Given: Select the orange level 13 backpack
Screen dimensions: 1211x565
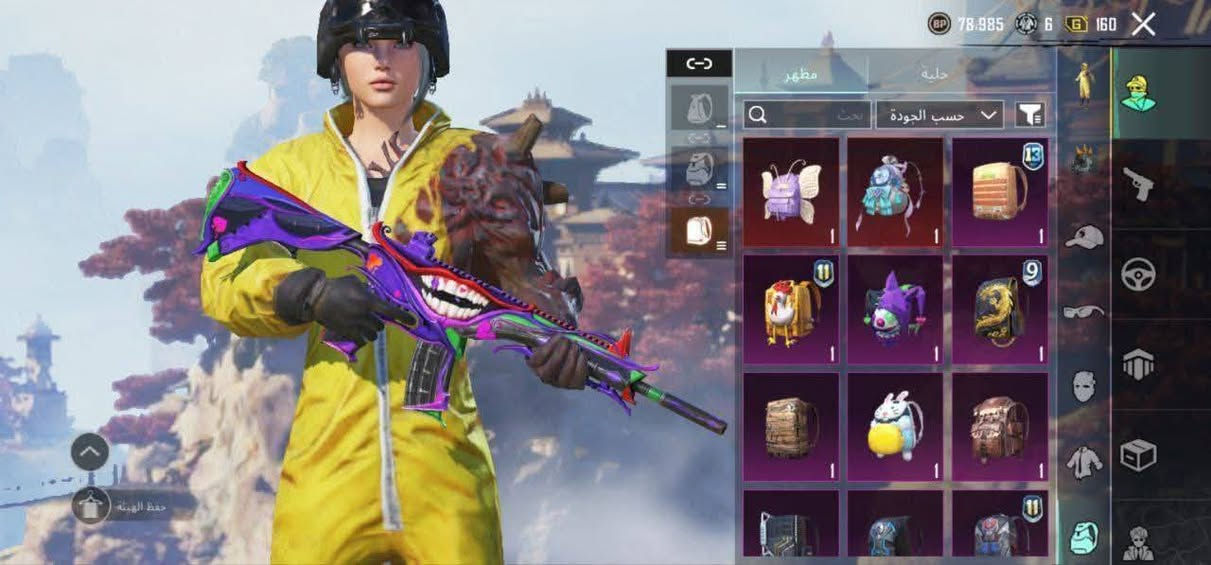Looking at the screenshot, I should [x=1000, y=192].
